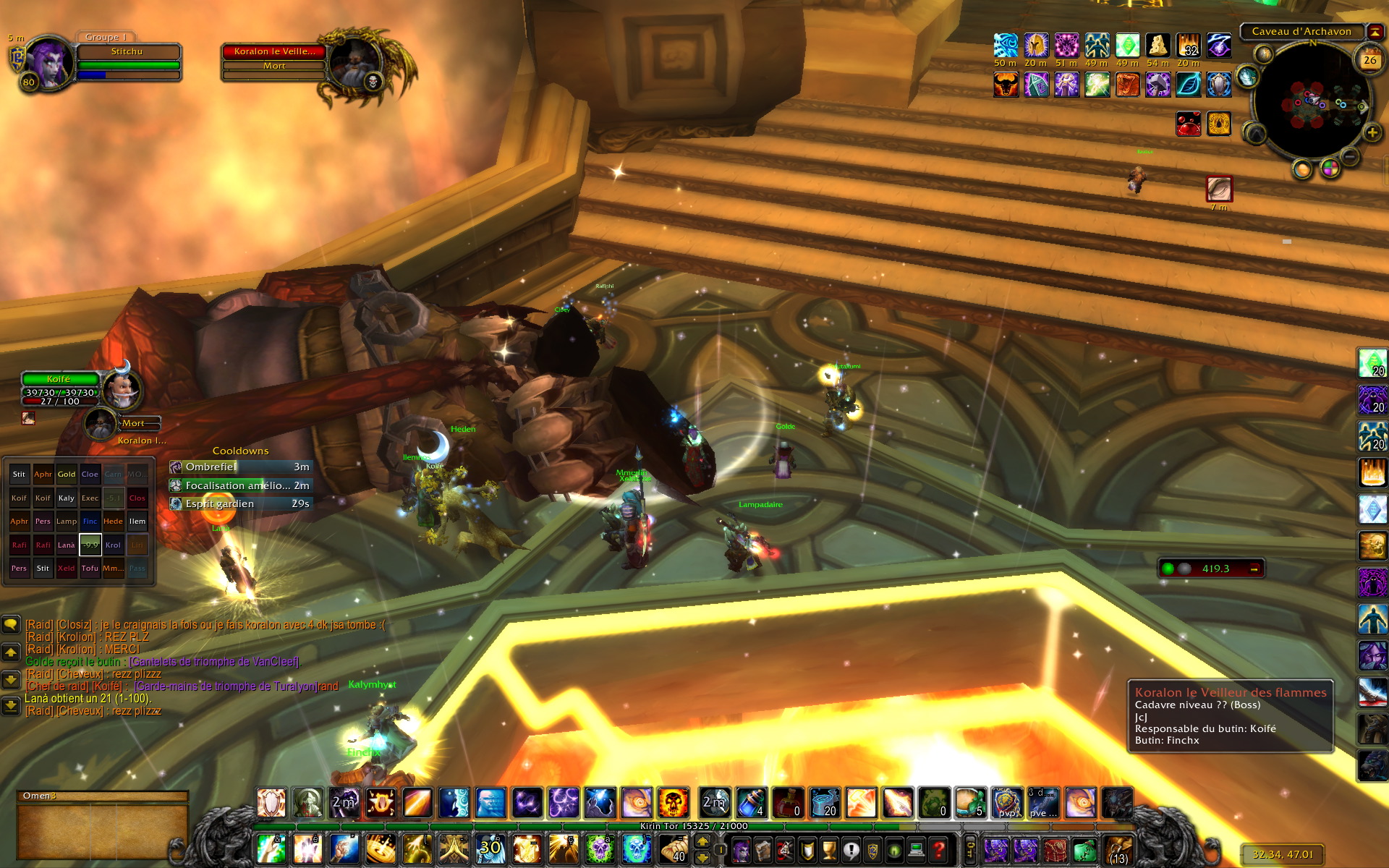This screenshot has height=868, width=1389.
Task: Open the calendar showing day 26
Action: click(1369, 60)
